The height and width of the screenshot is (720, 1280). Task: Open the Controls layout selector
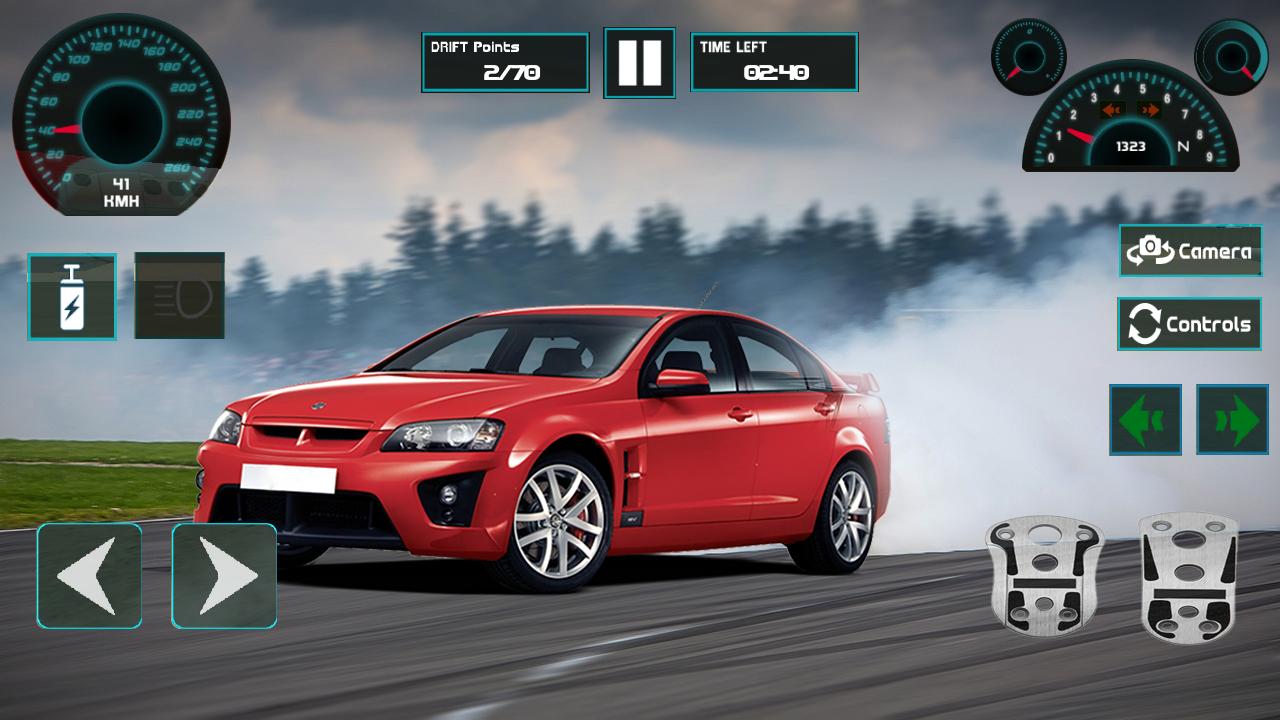[x=1189, y=323]
